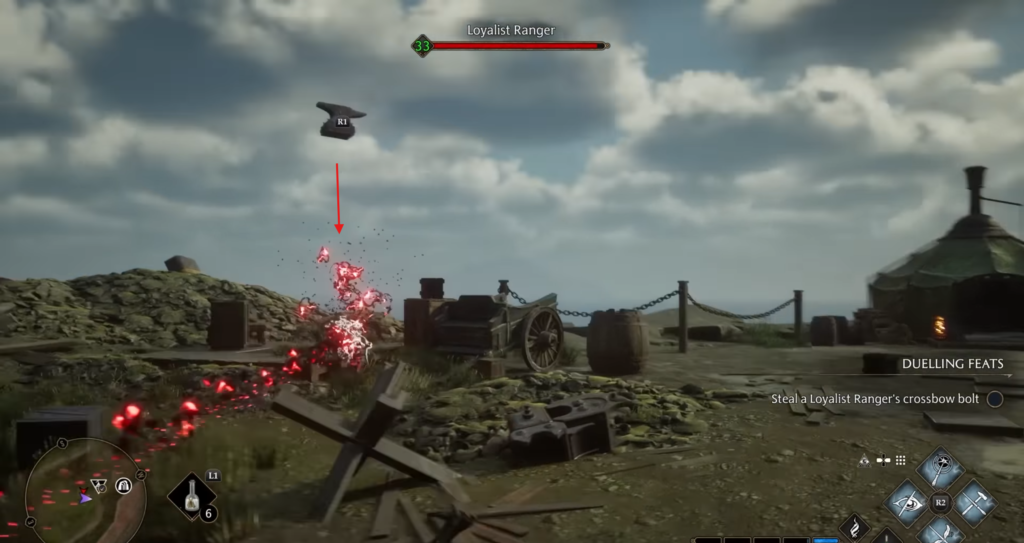This screenshot has height=543, width=1024.
Task: Click the eye pyramid icon
Action: coord(866,461)
